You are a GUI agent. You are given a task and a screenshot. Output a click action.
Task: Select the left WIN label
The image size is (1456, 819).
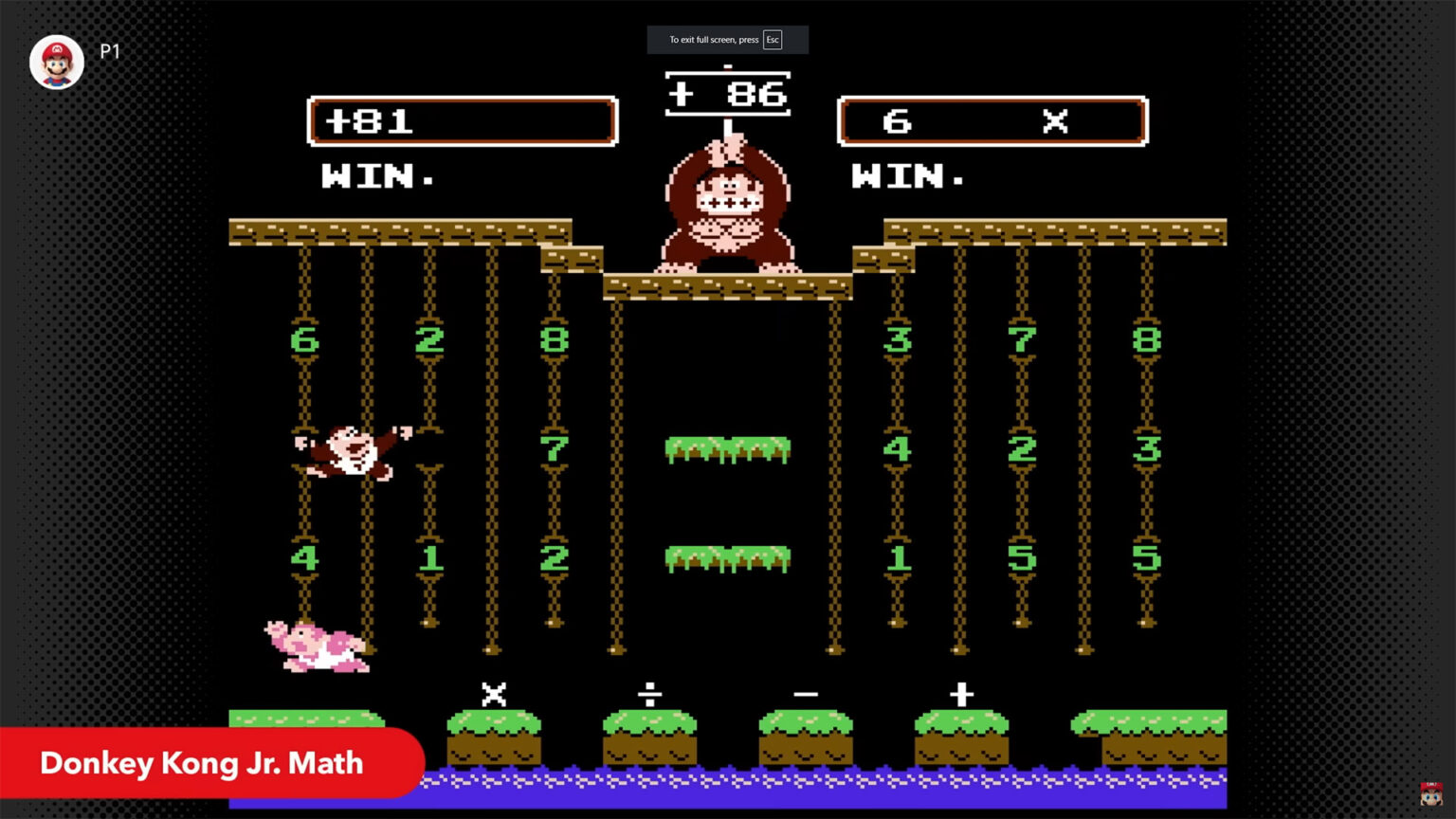coord(376,177)
